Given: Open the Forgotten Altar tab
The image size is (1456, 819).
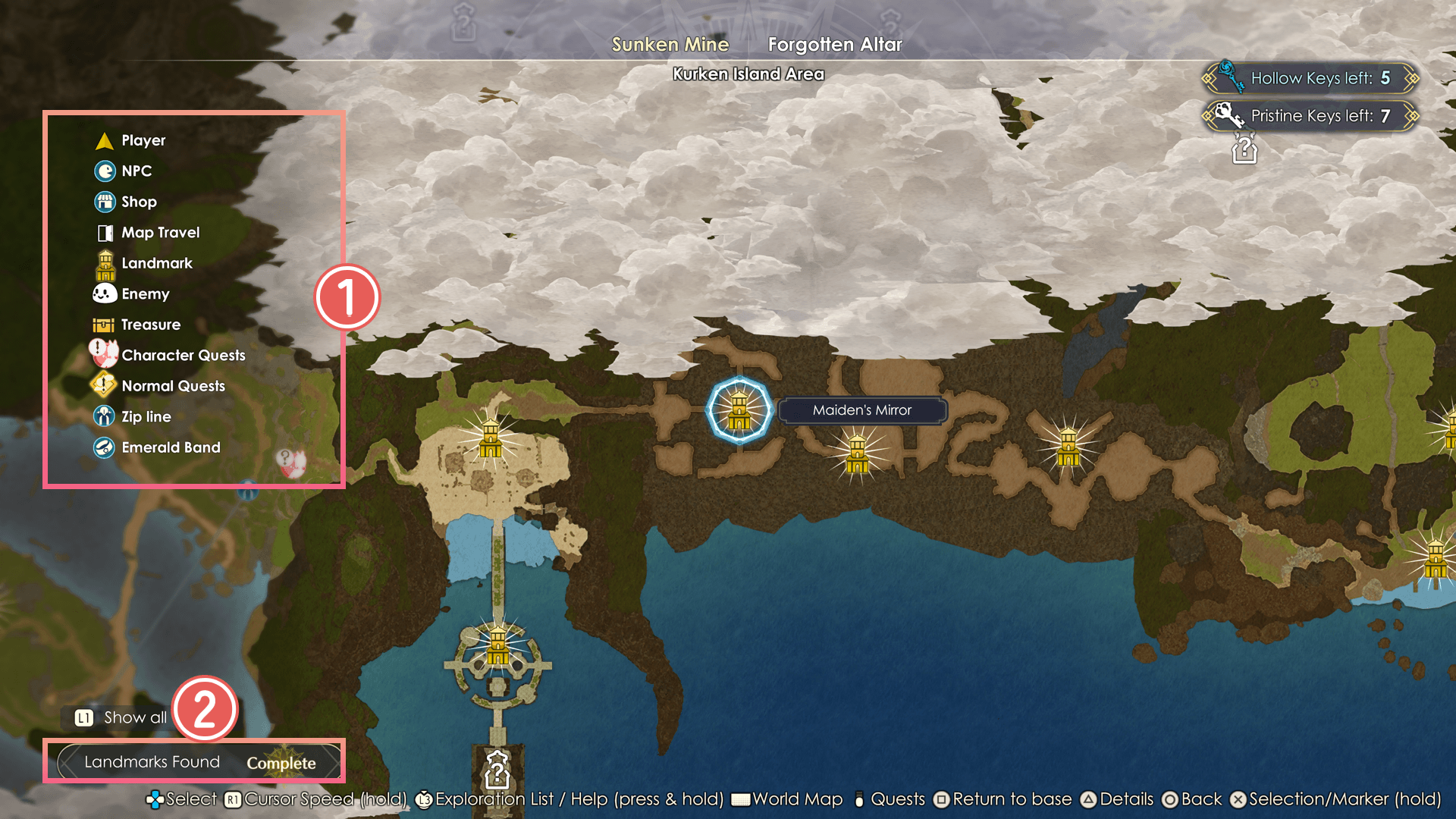Looking at the screenshot, I should [x=834, y=45].
